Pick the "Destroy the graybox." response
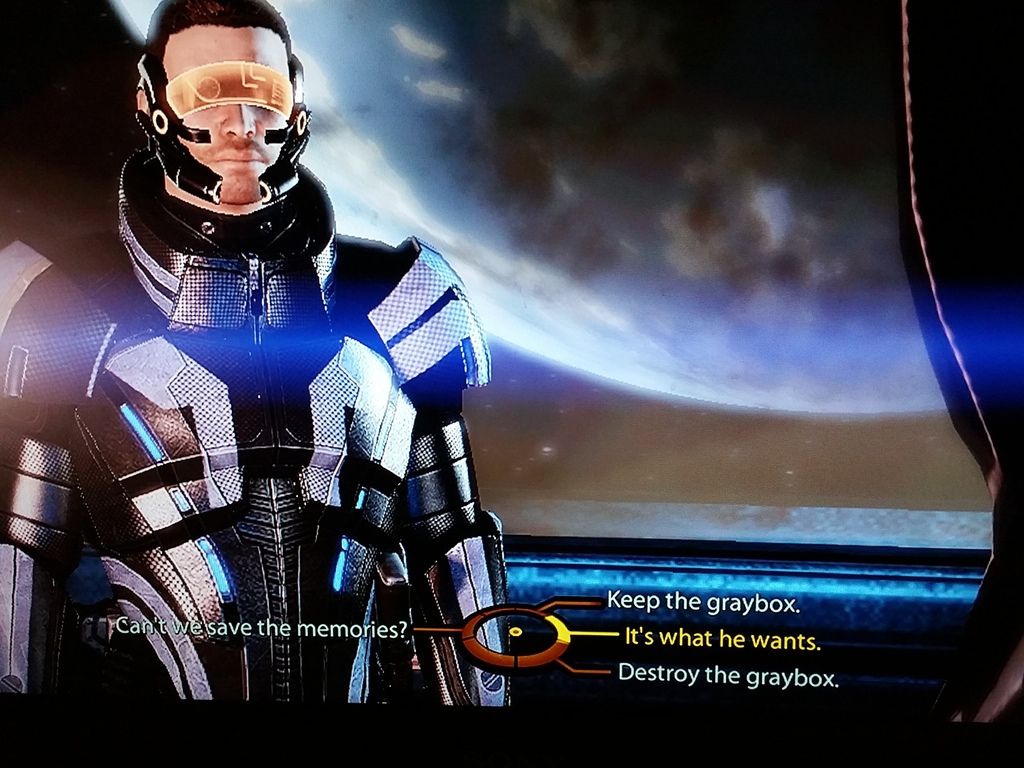This screenshot has height=768, width=1024. (728, 674)
